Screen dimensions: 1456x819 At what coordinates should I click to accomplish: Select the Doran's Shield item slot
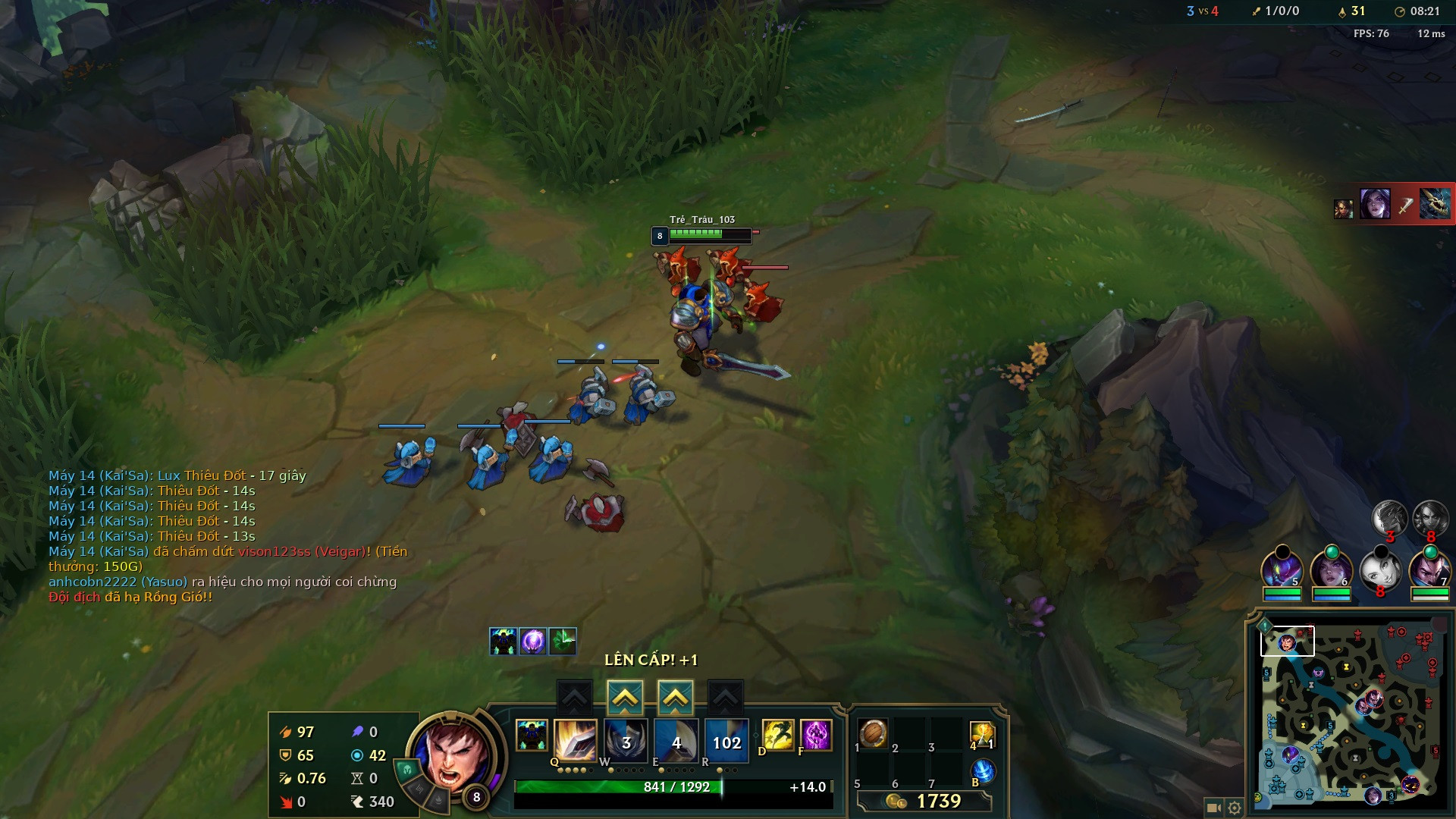pyautogui.click(x=873, y=733)
